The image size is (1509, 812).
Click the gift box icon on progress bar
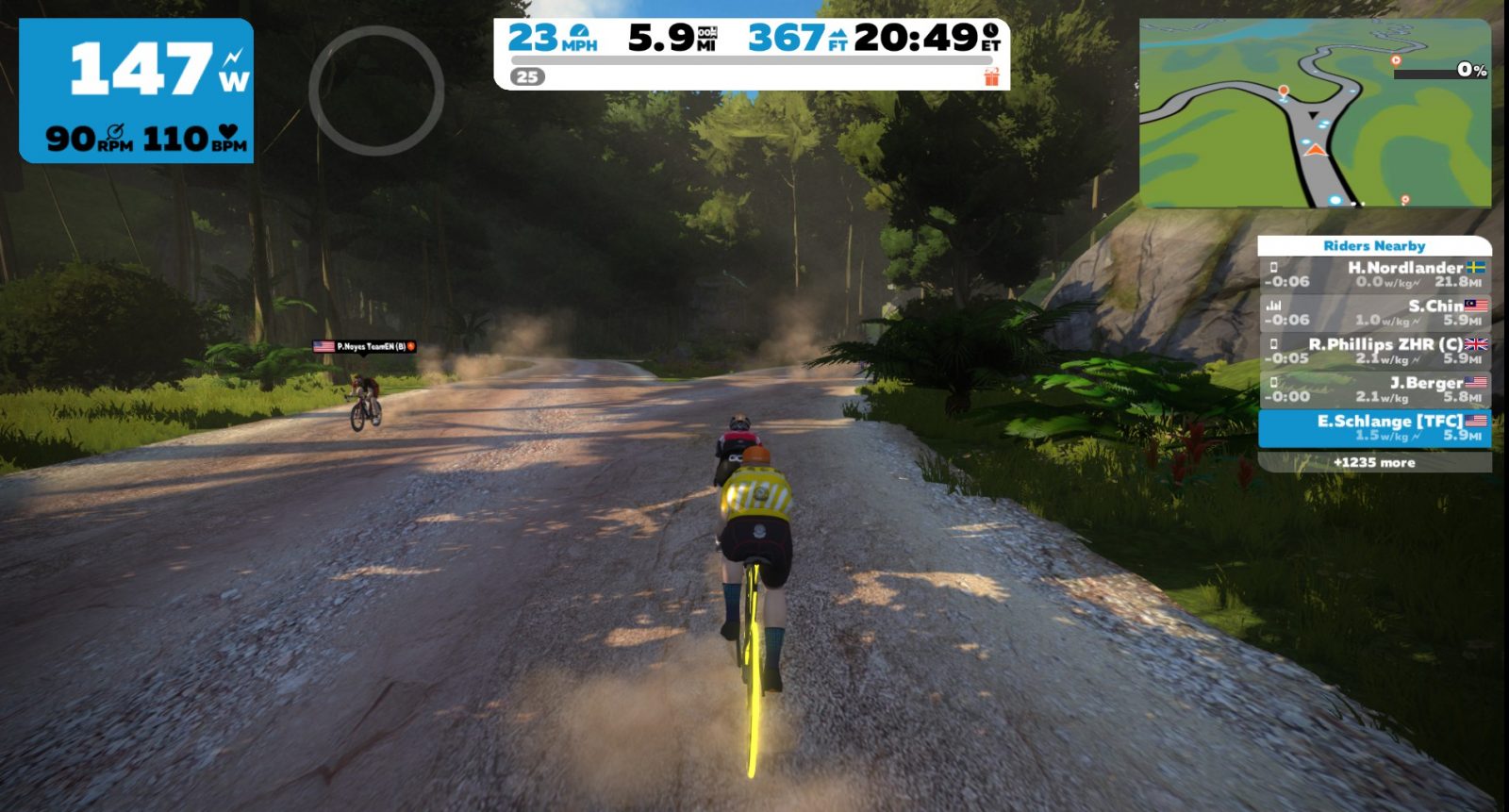click(991, 77)
